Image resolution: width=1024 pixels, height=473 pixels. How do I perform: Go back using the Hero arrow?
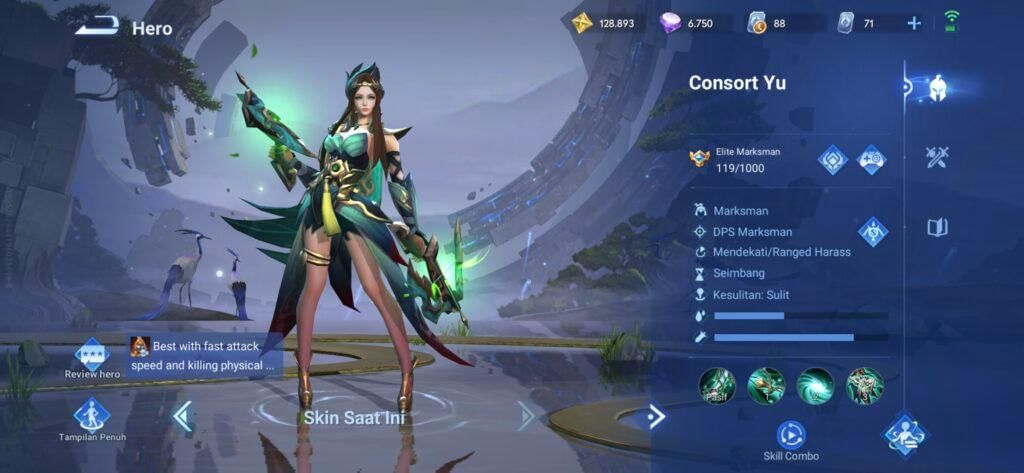[x=95, y=26]
